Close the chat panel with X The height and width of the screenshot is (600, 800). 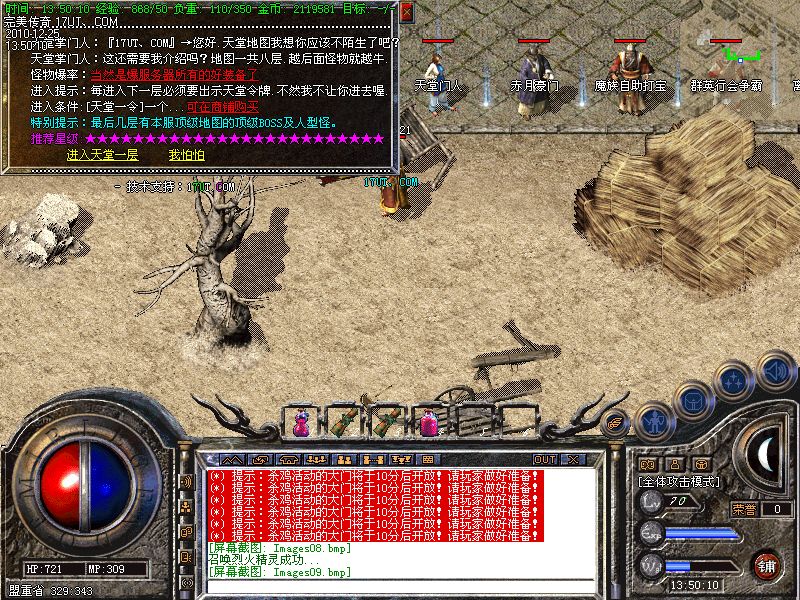pos(573,460)
